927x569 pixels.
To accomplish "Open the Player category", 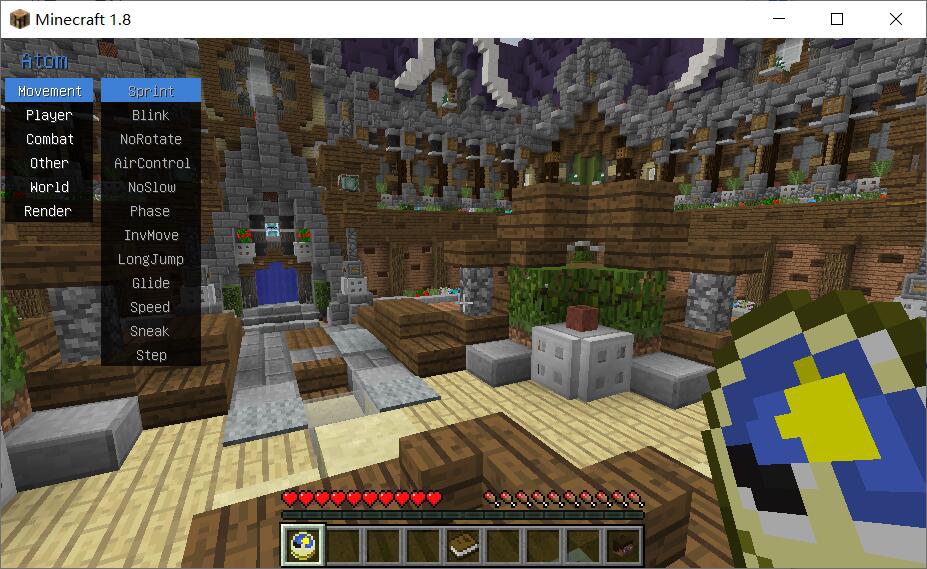I will pos(49,115).
